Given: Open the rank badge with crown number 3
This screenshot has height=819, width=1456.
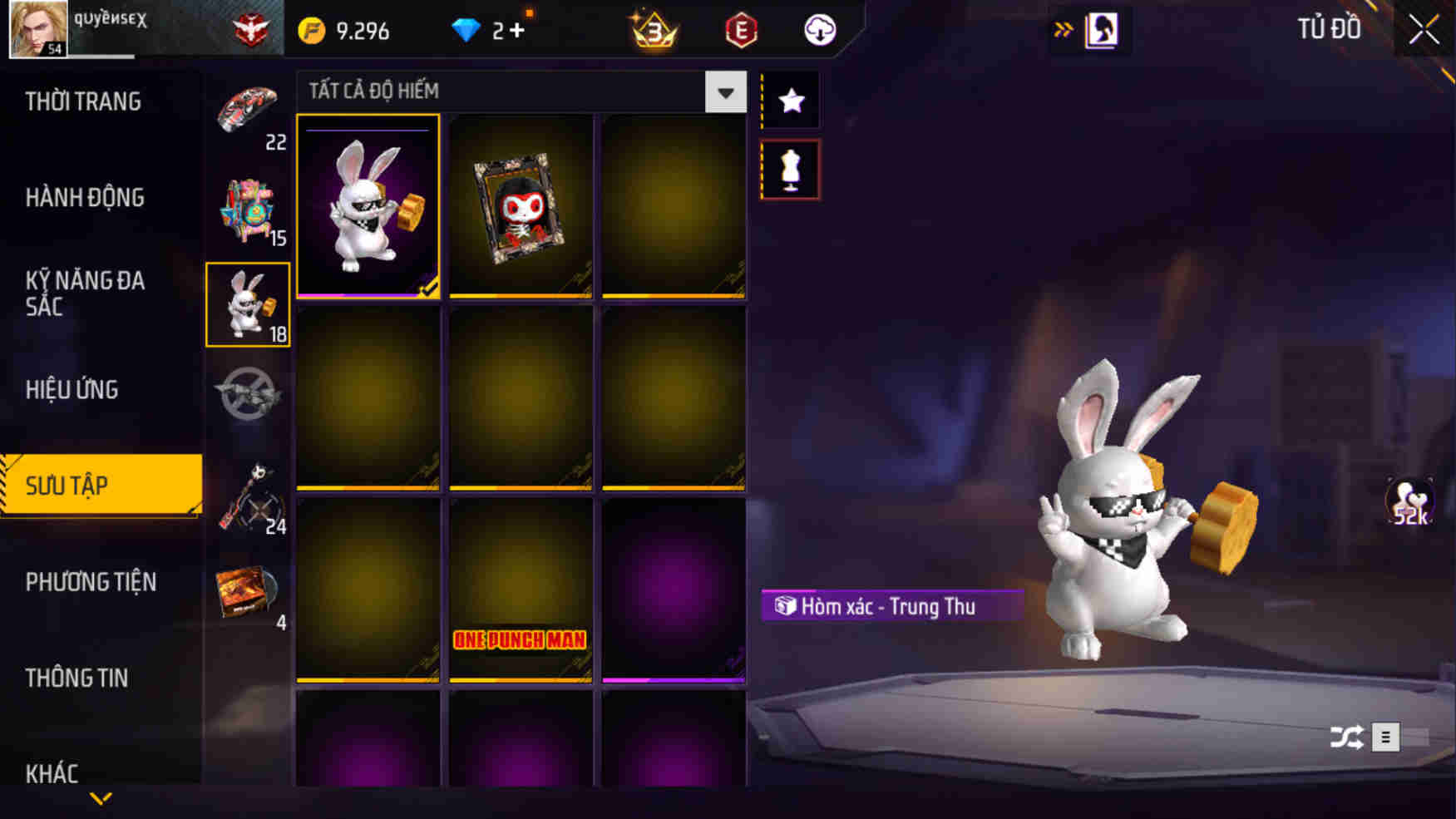Looking at the screenshot, I should pos(653,31).
